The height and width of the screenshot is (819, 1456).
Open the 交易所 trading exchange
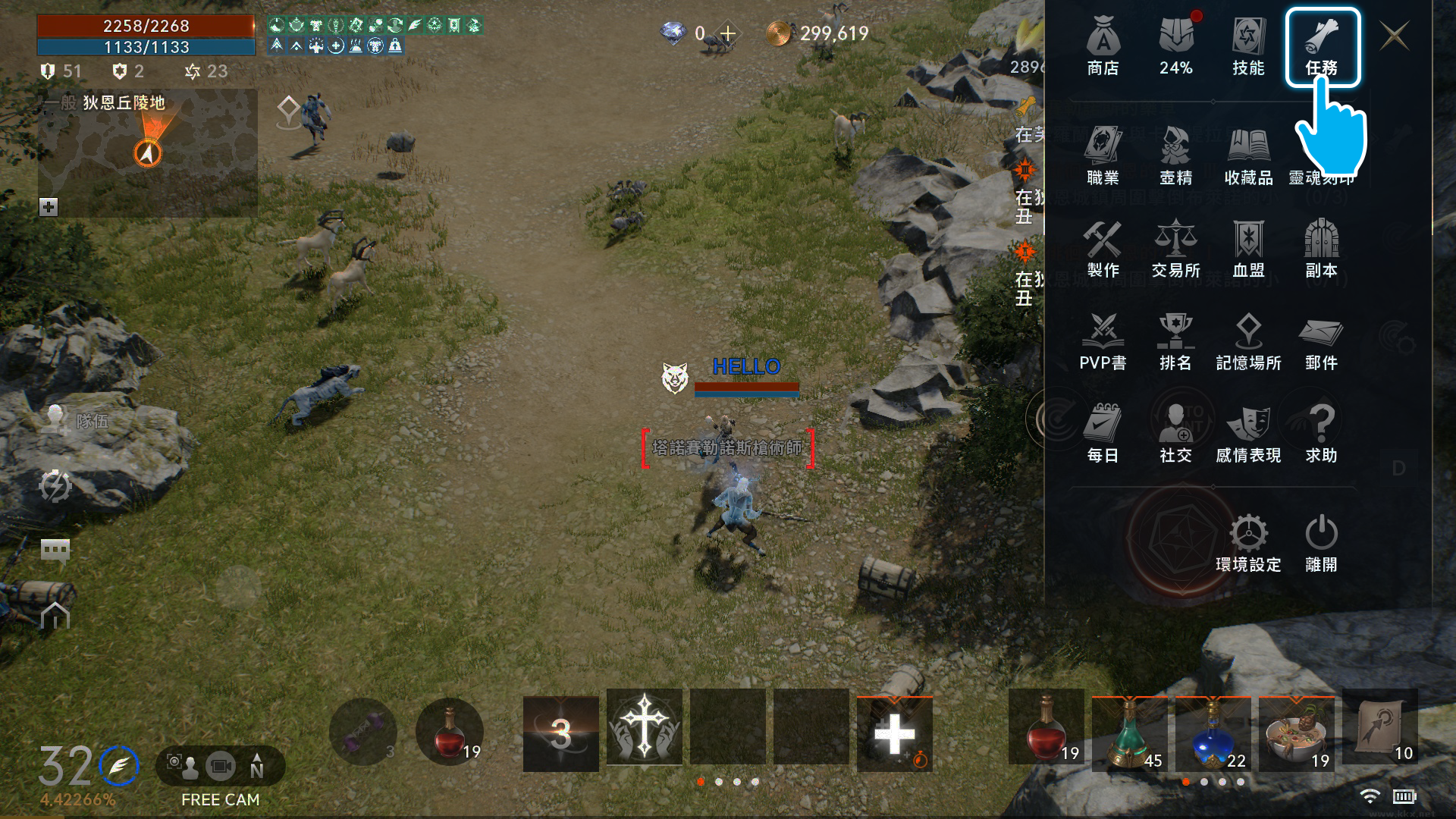pyautogui.click(x=1175, y=249)
